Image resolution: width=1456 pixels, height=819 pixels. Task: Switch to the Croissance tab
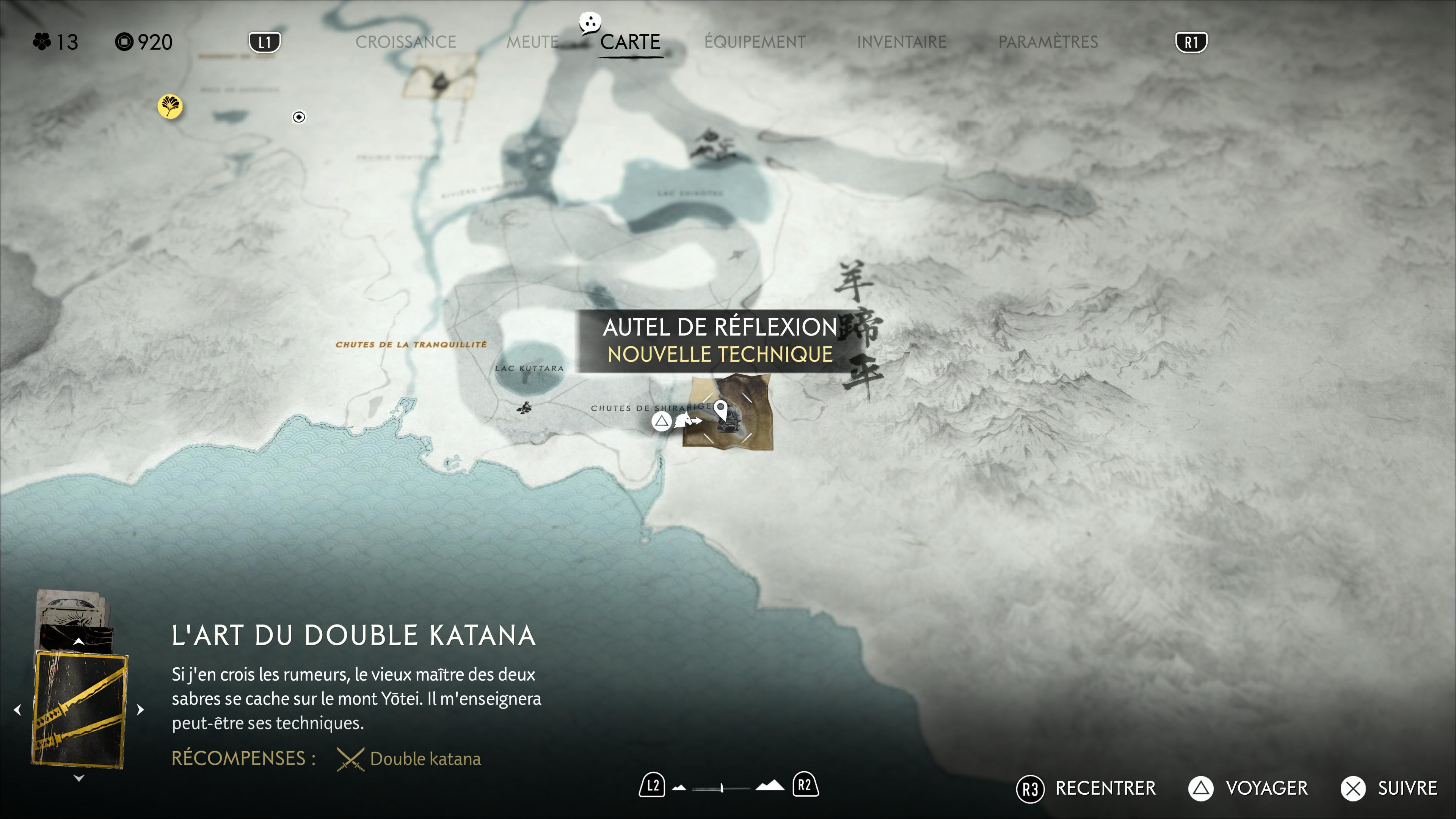coord(405,42)
